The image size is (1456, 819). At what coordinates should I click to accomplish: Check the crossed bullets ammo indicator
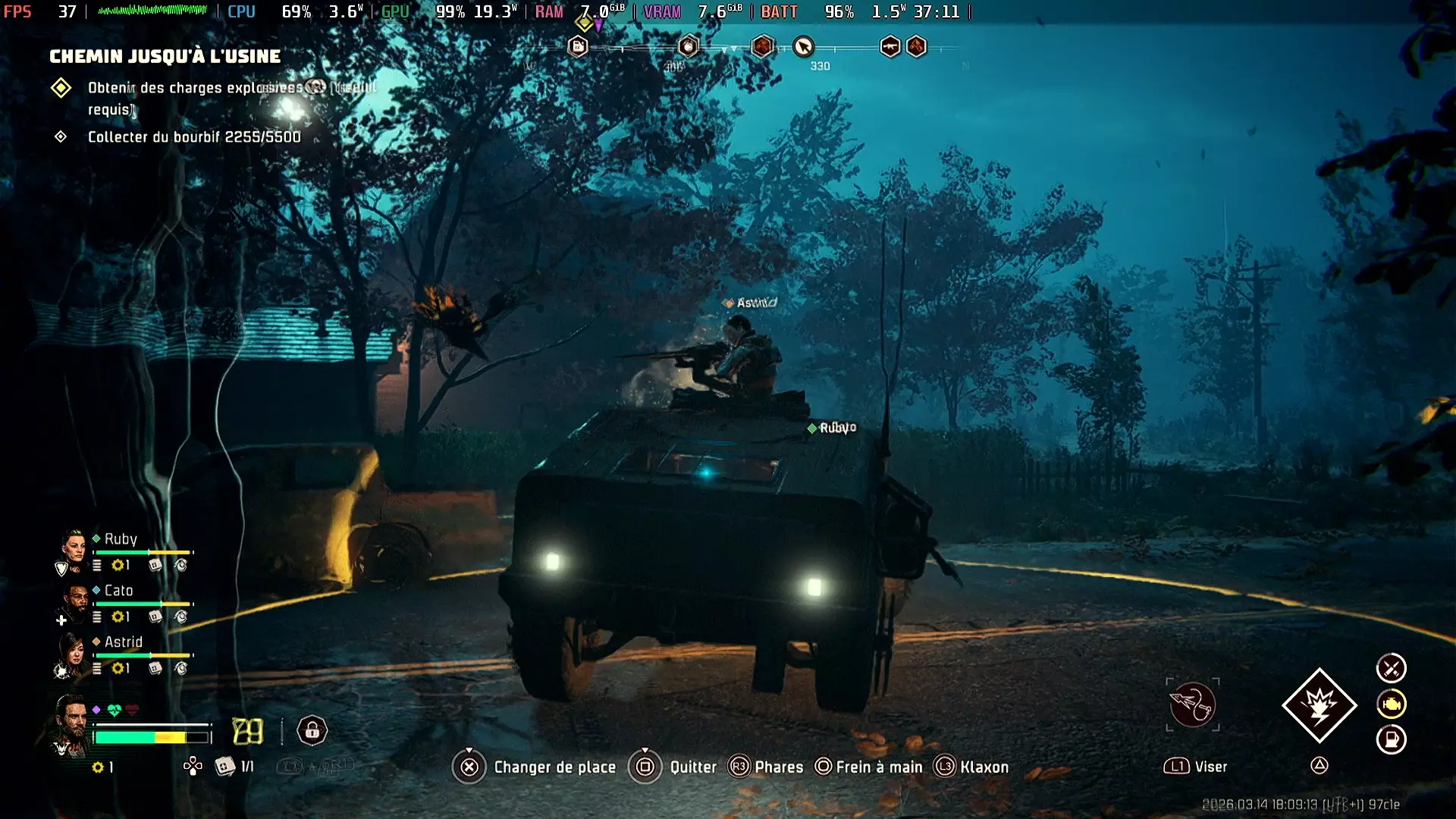(x=1391, y=668)
